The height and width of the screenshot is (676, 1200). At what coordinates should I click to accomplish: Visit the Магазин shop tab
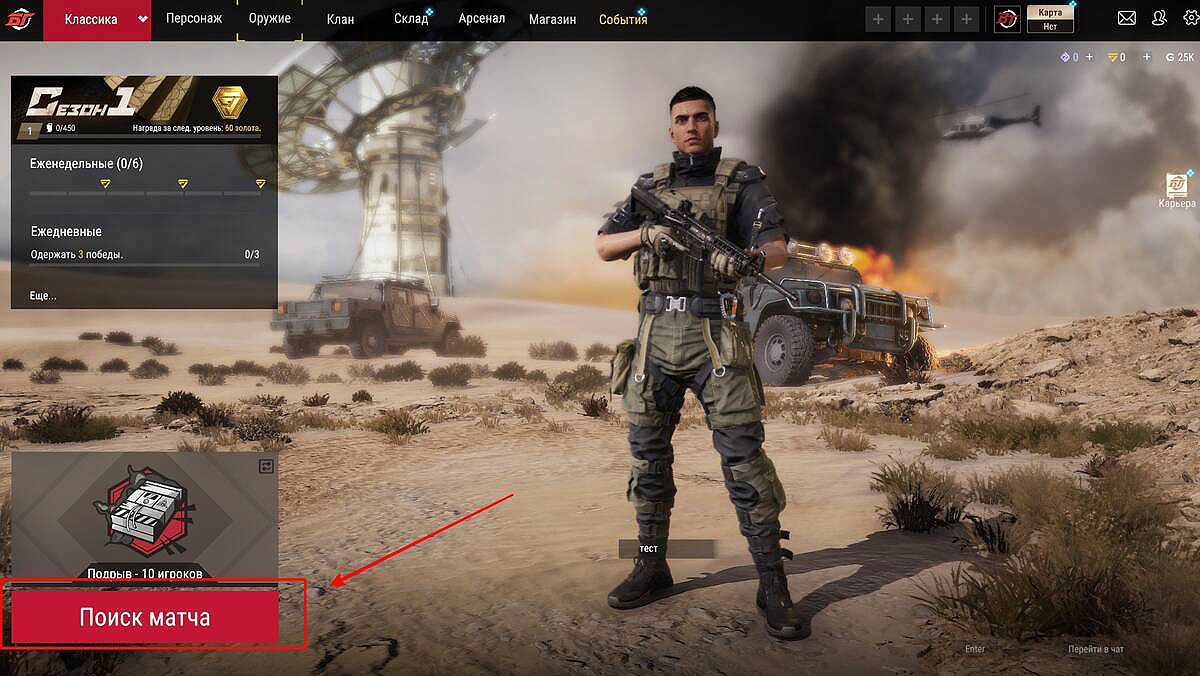(x=553, y=19)
